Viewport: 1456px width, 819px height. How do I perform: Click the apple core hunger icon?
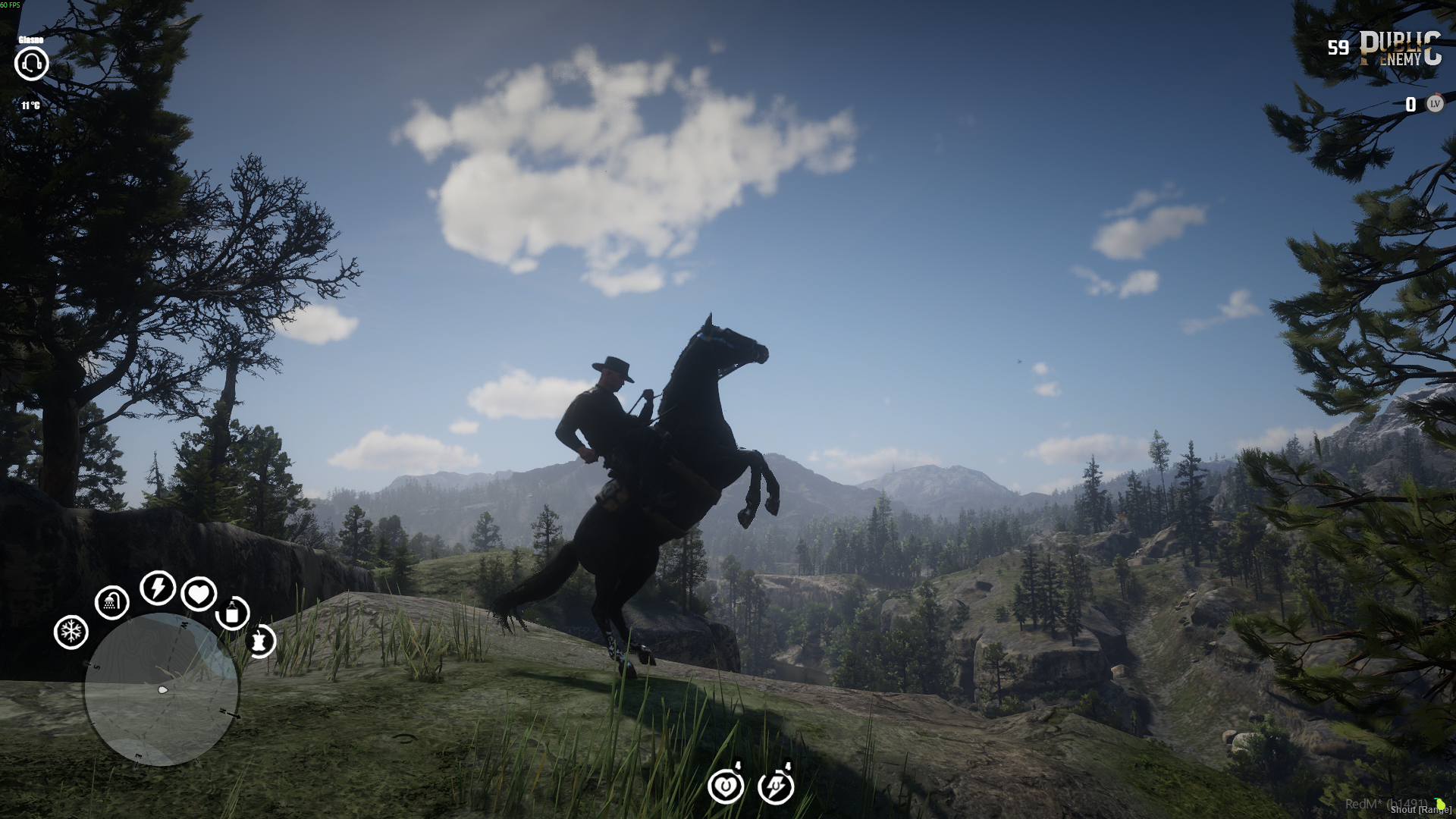click(x=260, y=642)
